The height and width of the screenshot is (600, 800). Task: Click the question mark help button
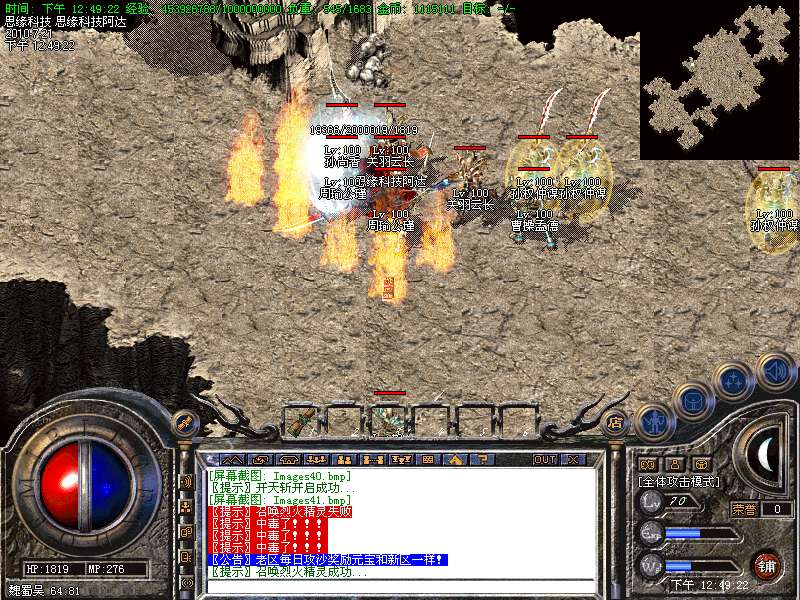pyautogui.click(x=481, y=459)
